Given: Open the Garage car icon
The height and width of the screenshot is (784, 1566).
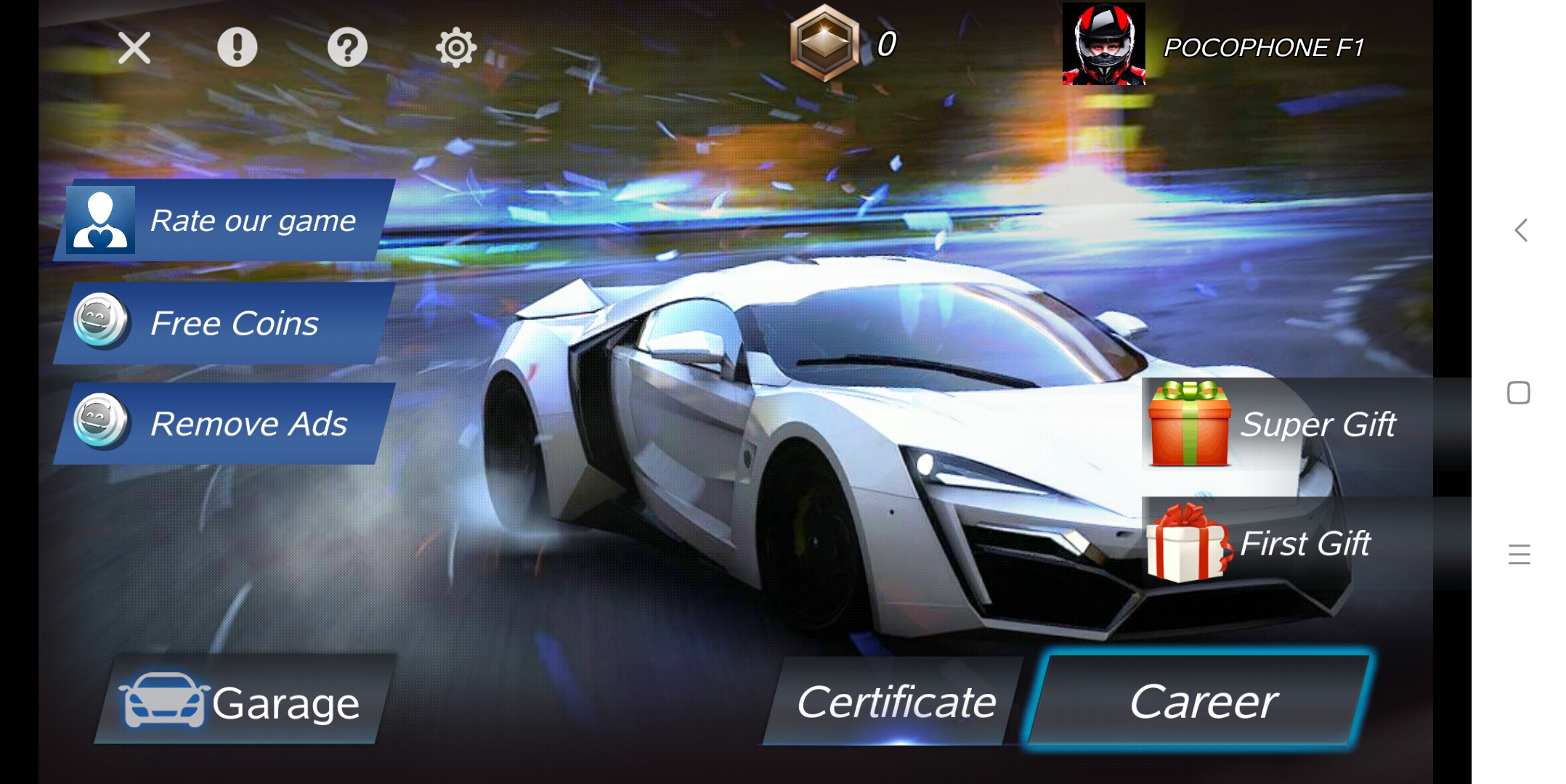Looking at the screenshot, I should pyautogui.click(x=163, y=701).
